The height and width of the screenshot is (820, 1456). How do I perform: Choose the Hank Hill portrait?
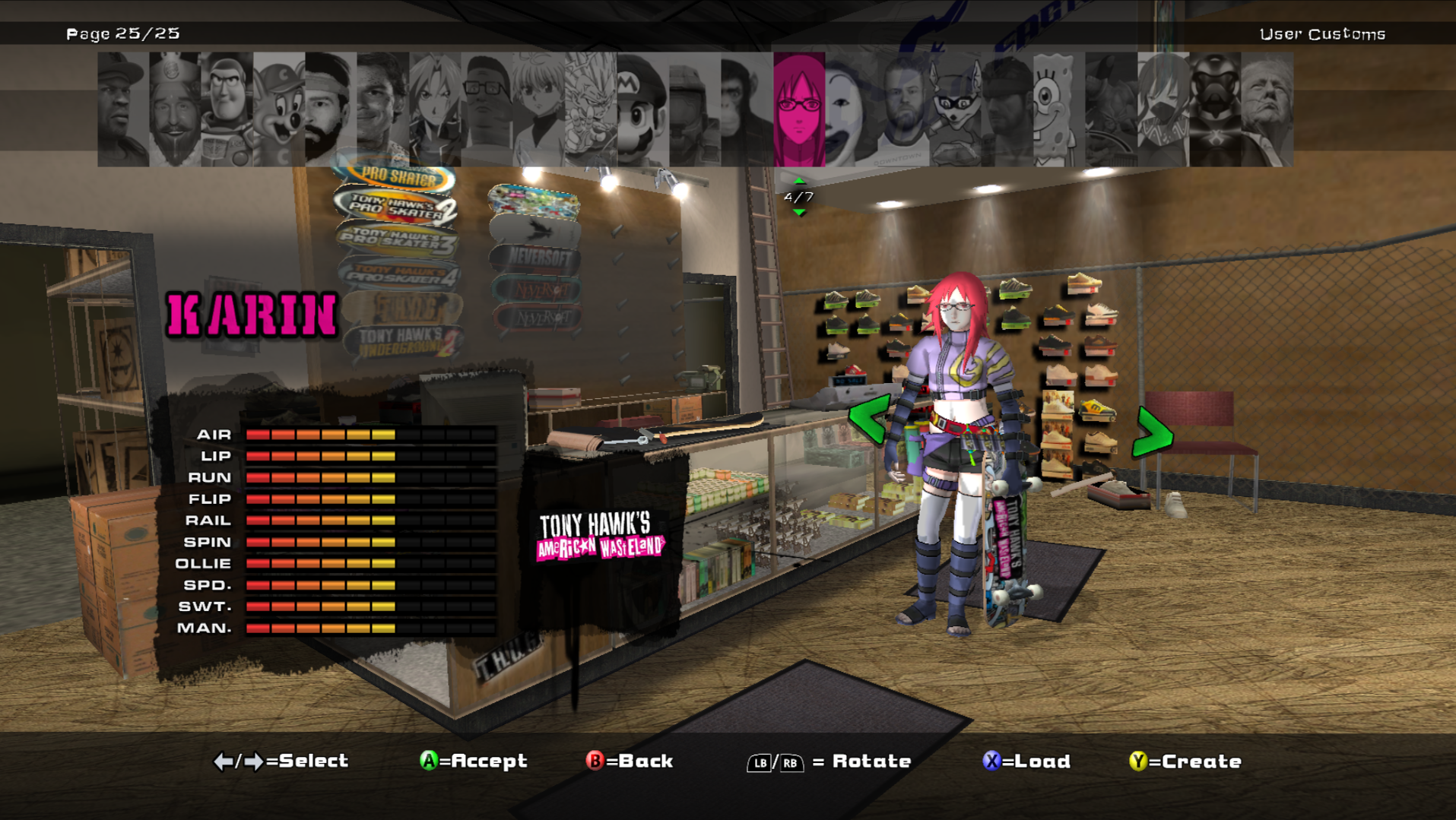[487, 109]
